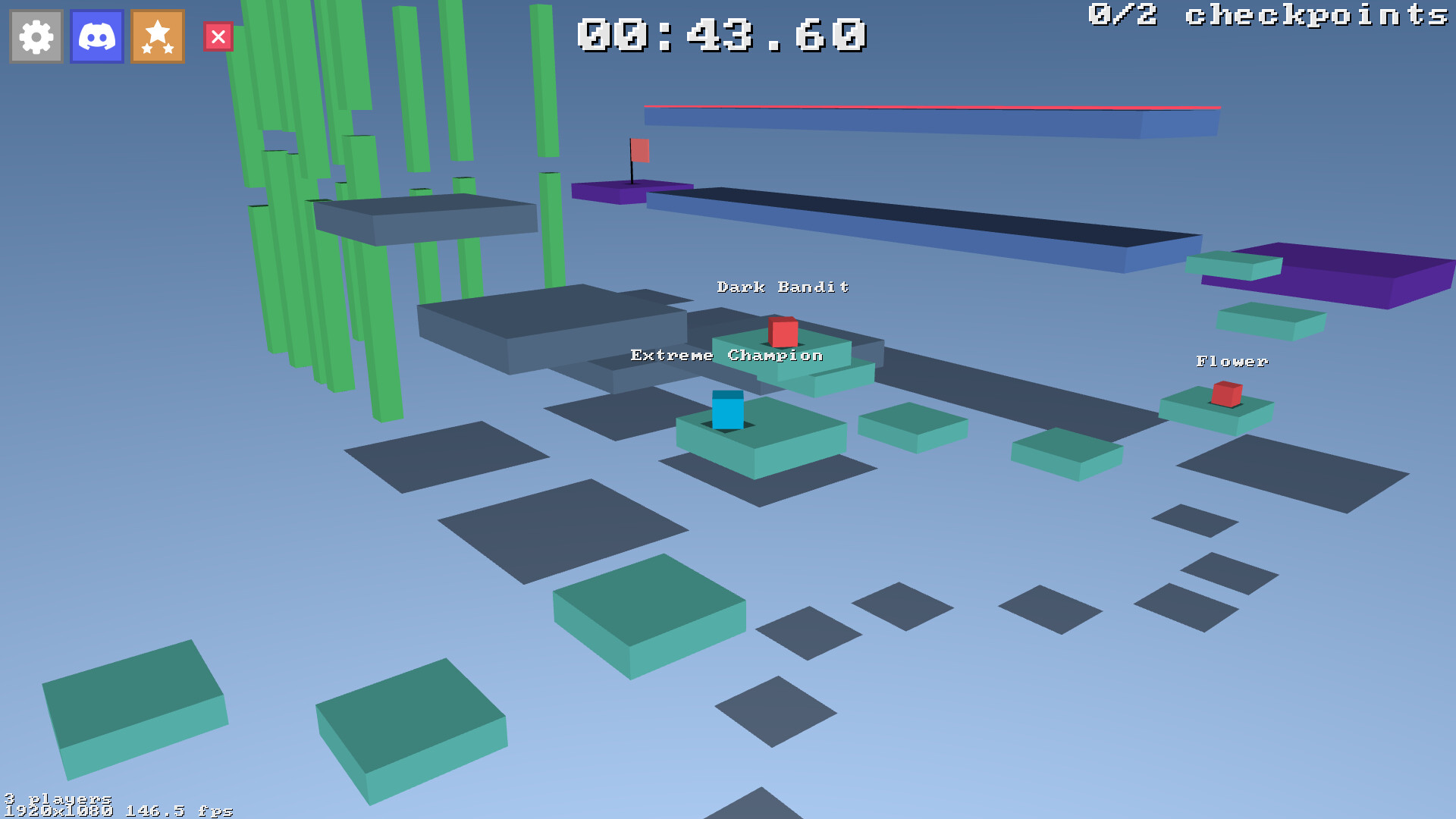
Task: Click the Extreme Champion name label
Action: pyautogui.click(x=725, y=355)
